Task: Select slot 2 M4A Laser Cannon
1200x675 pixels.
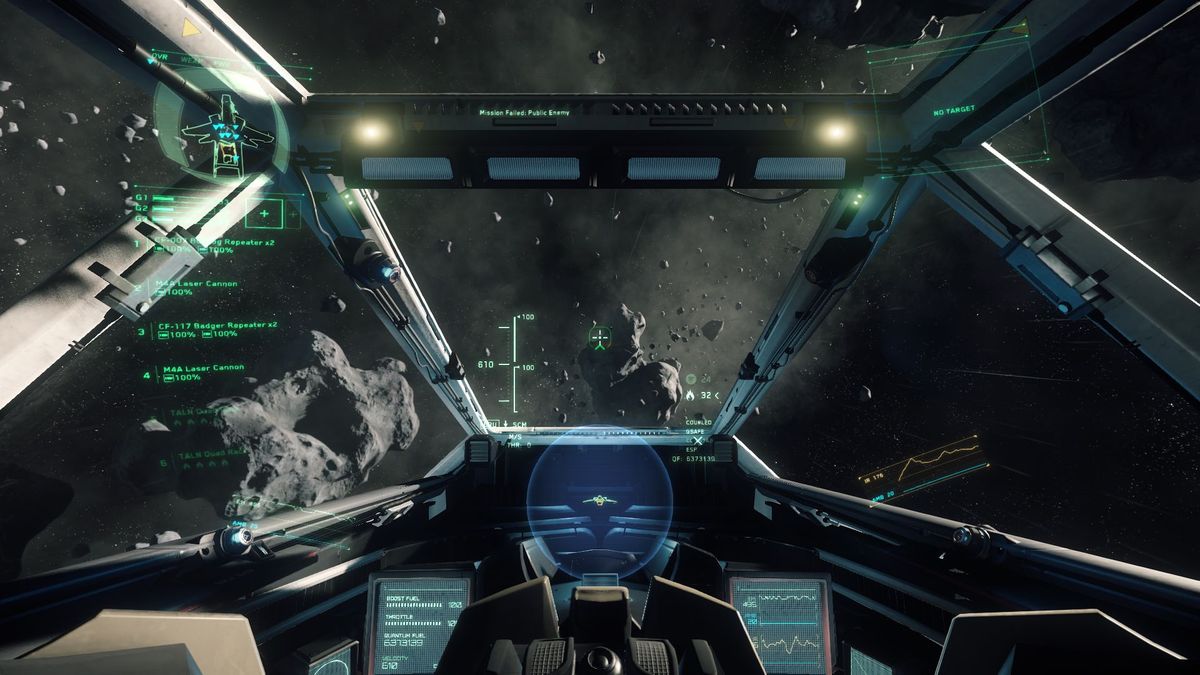Action: [196, 284]
